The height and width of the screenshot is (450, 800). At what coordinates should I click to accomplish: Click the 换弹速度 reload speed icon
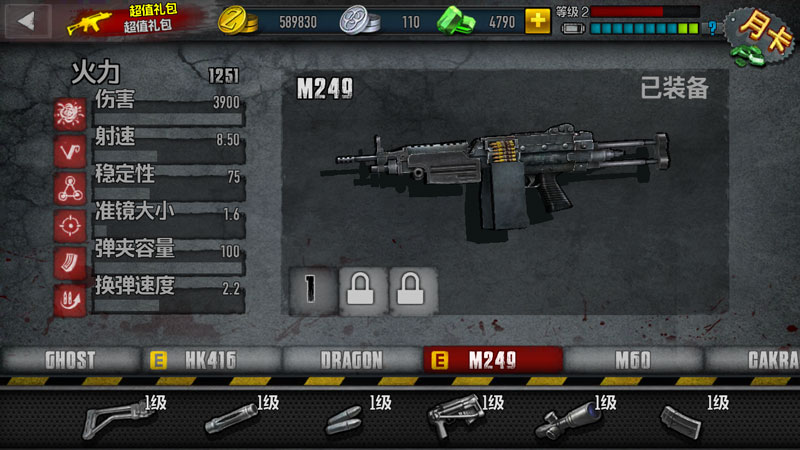[70, 300]
